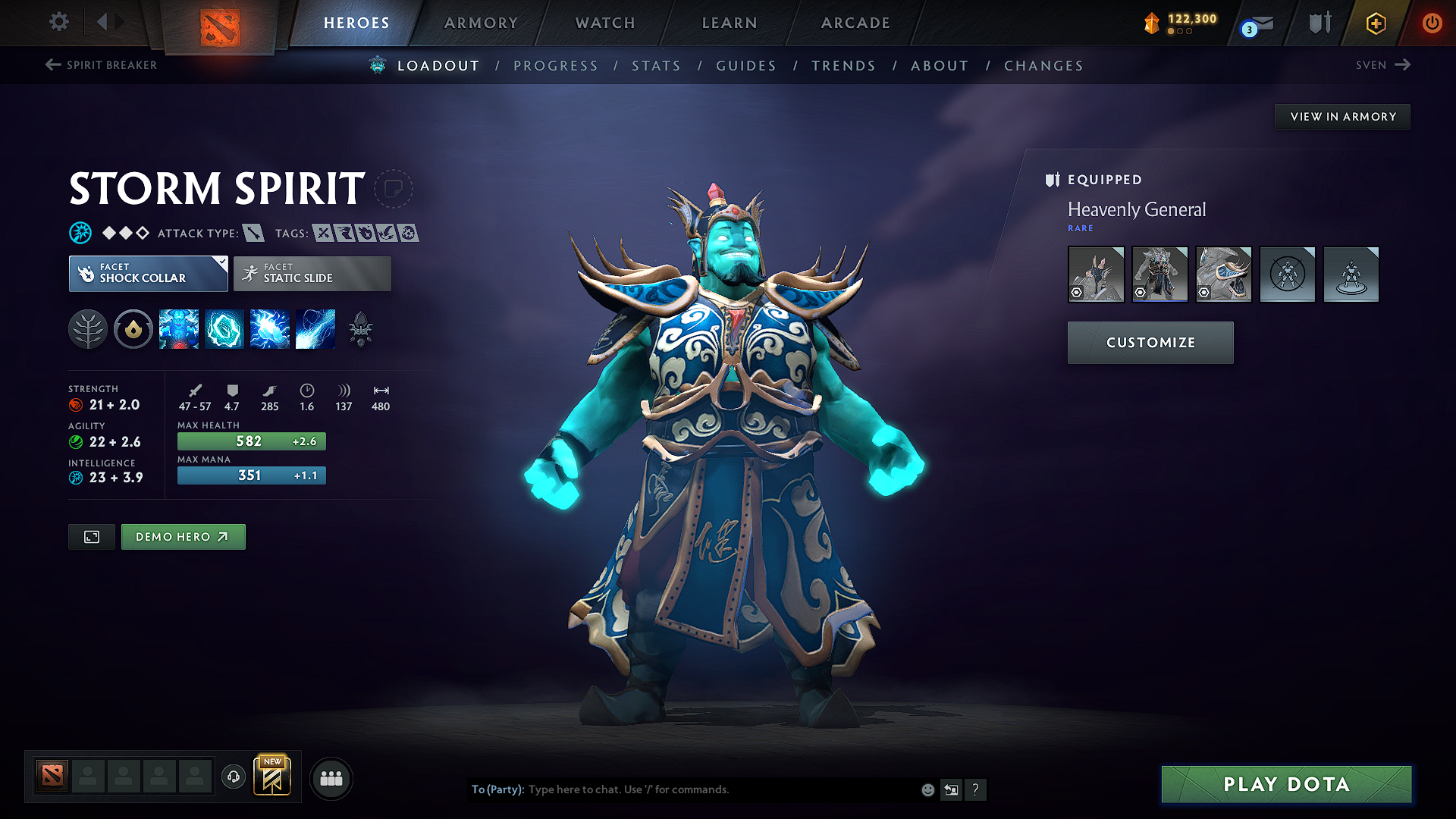1456x819 pixels.
Task: Open Storm Spirit's Static Remnant ability icon
Action: [179, 329]
